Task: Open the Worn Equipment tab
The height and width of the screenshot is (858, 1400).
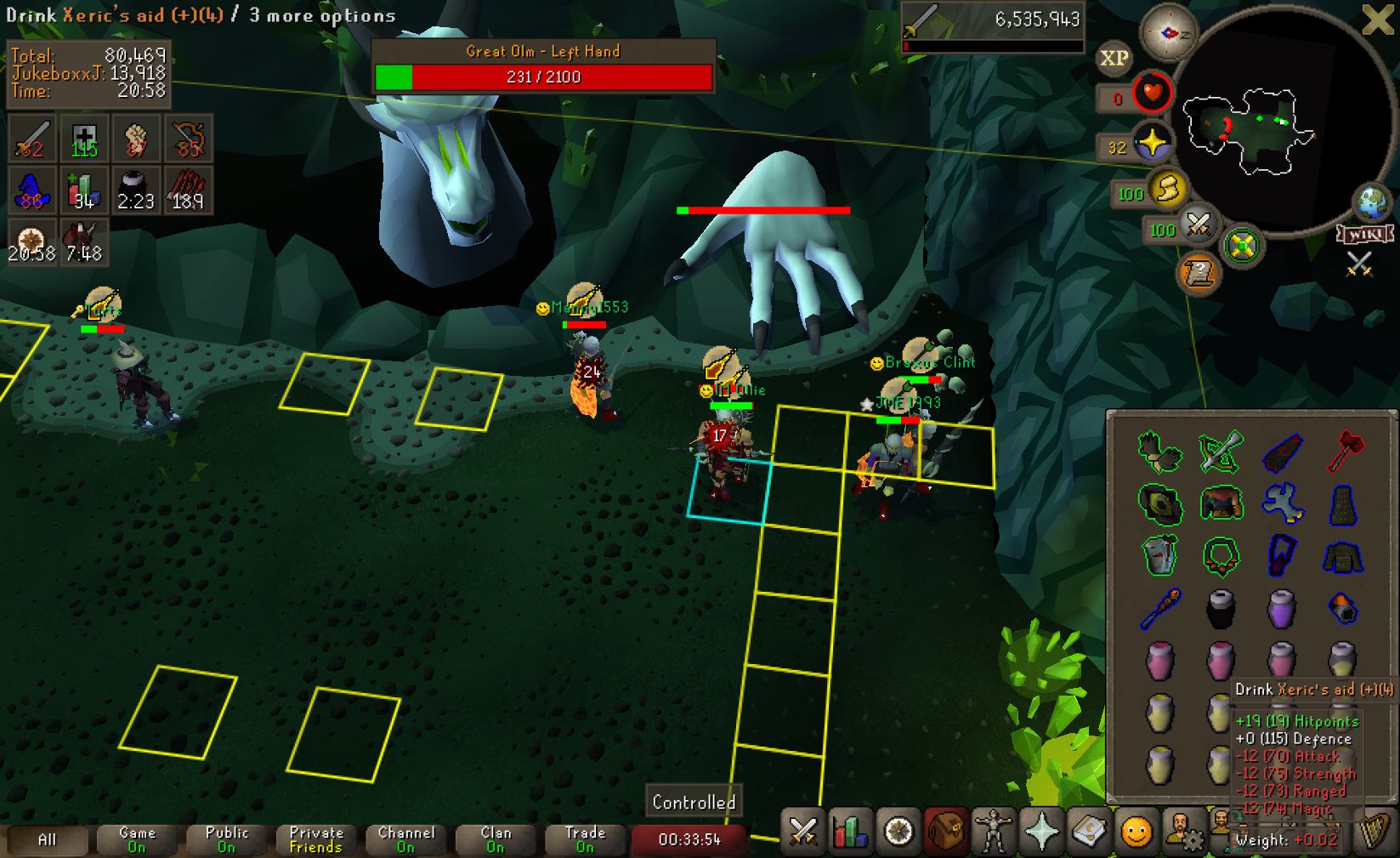Action: coord(993,832)
